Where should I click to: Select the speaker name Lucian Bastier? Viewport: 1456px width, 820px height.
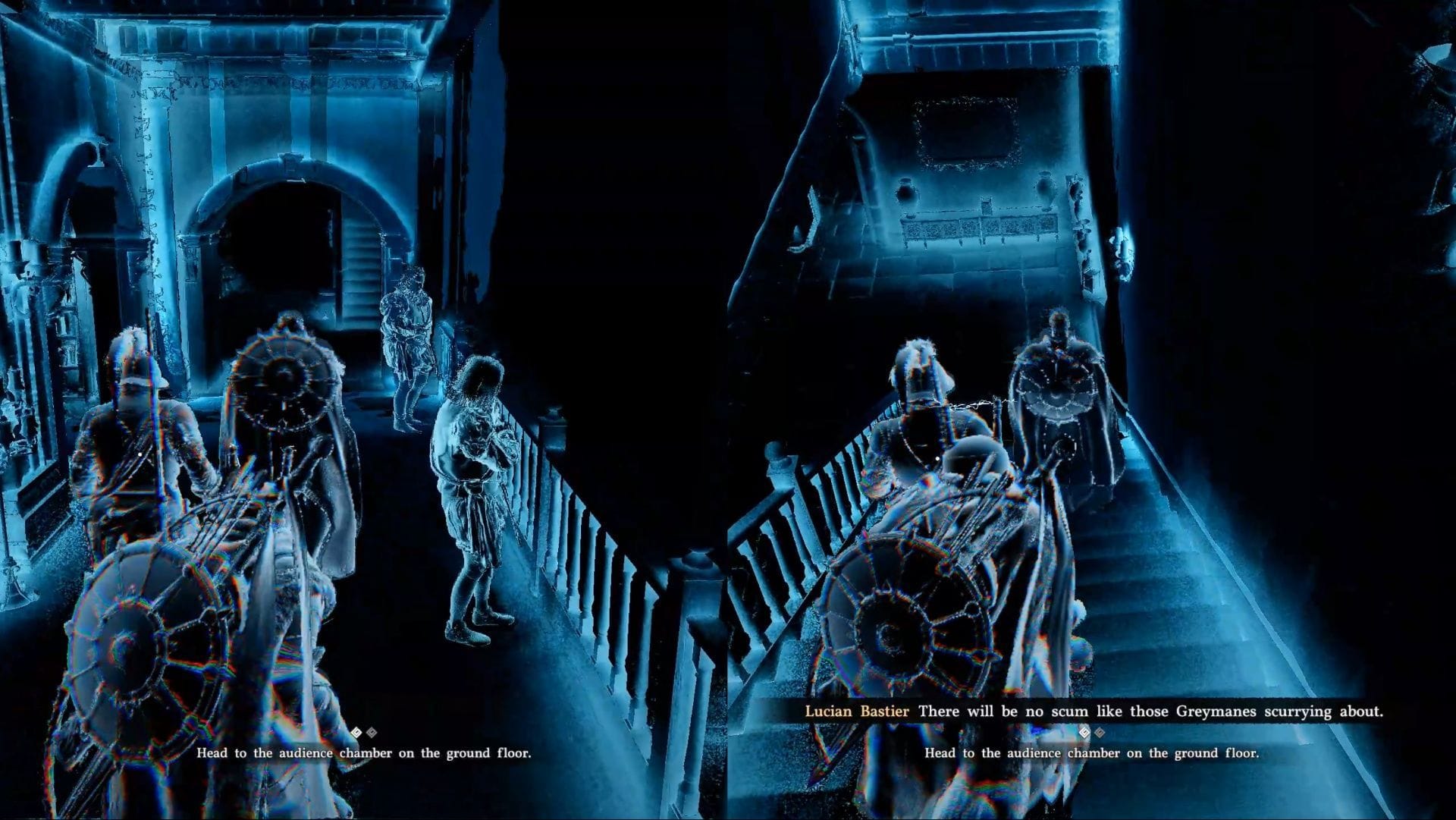tap(858, 712)
